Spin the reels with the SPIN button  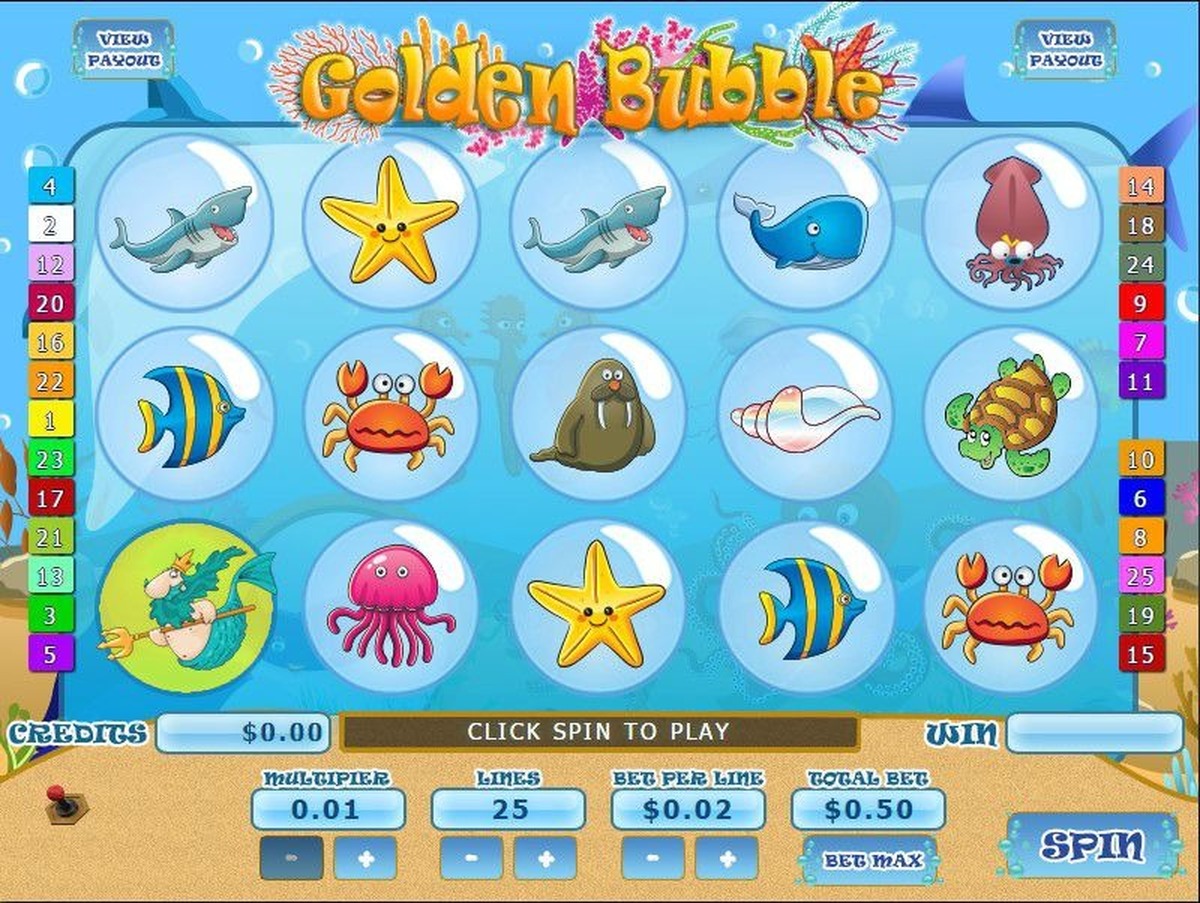[1092, 846]
